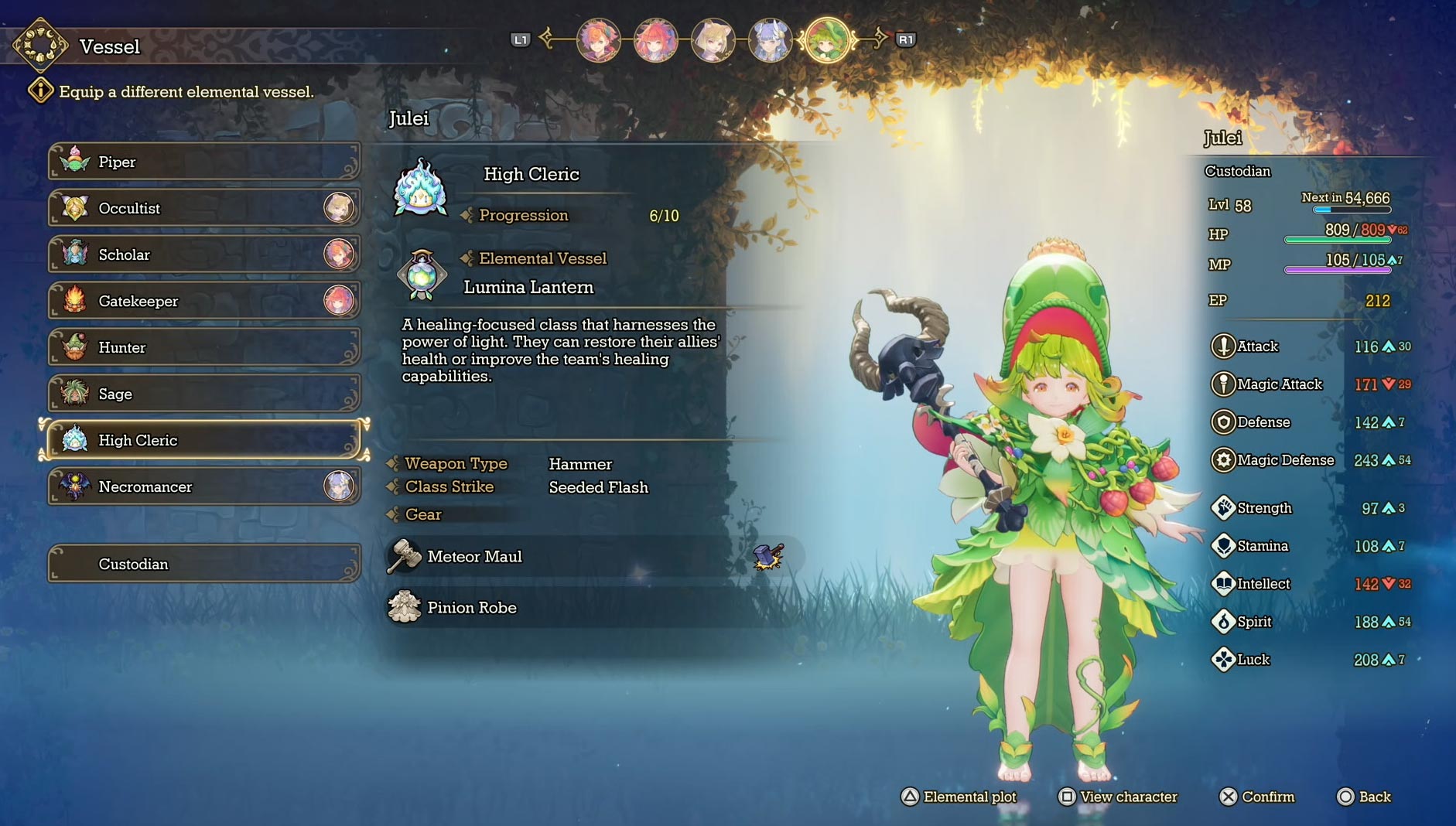Switch to the blonde character portrait
The height and width of the screenshot is (826, 1456).
[713, 40]
